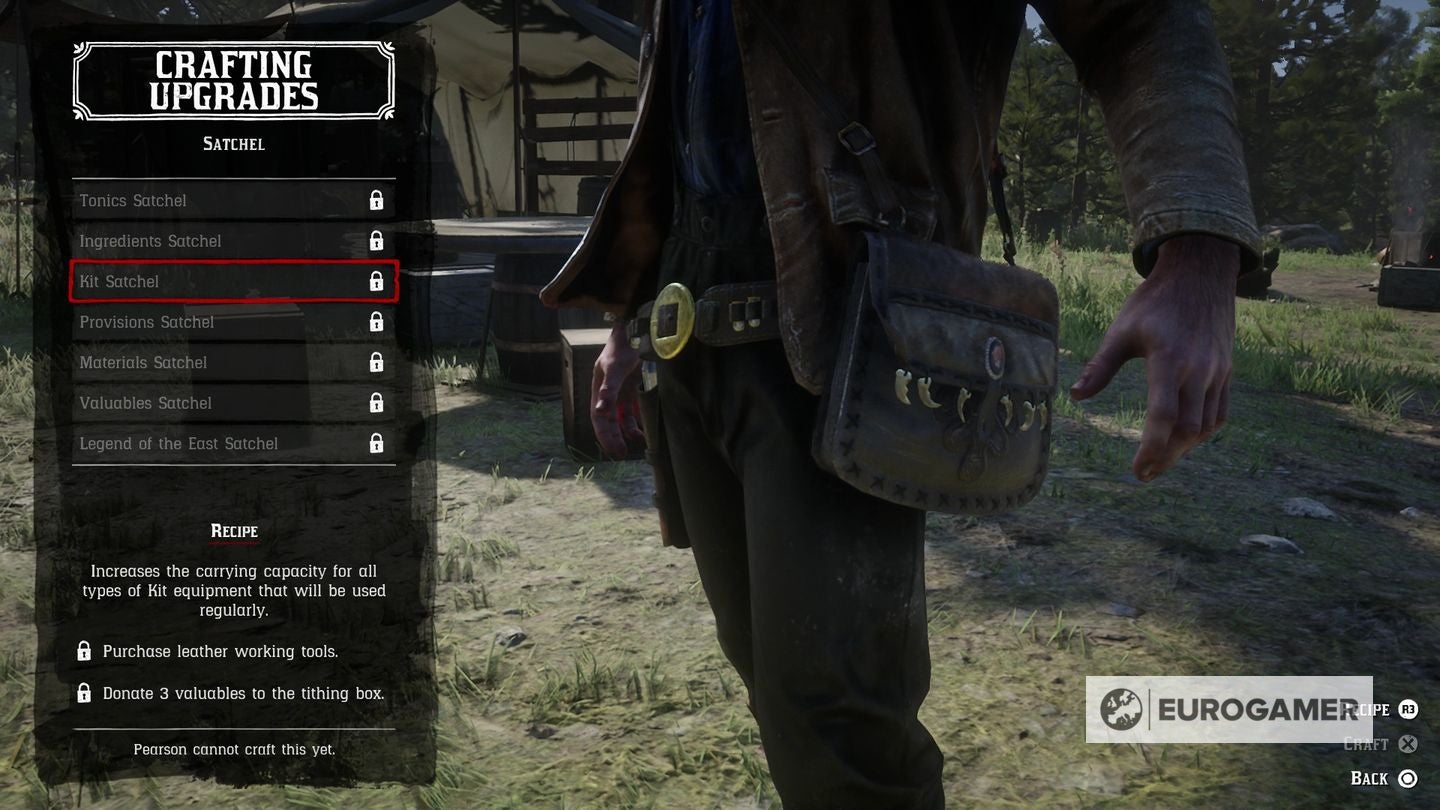Click the lock icon beside Provisions Satchel
Screen dimensions: 1440x810
pyautogui.click(x=377, y=321)
